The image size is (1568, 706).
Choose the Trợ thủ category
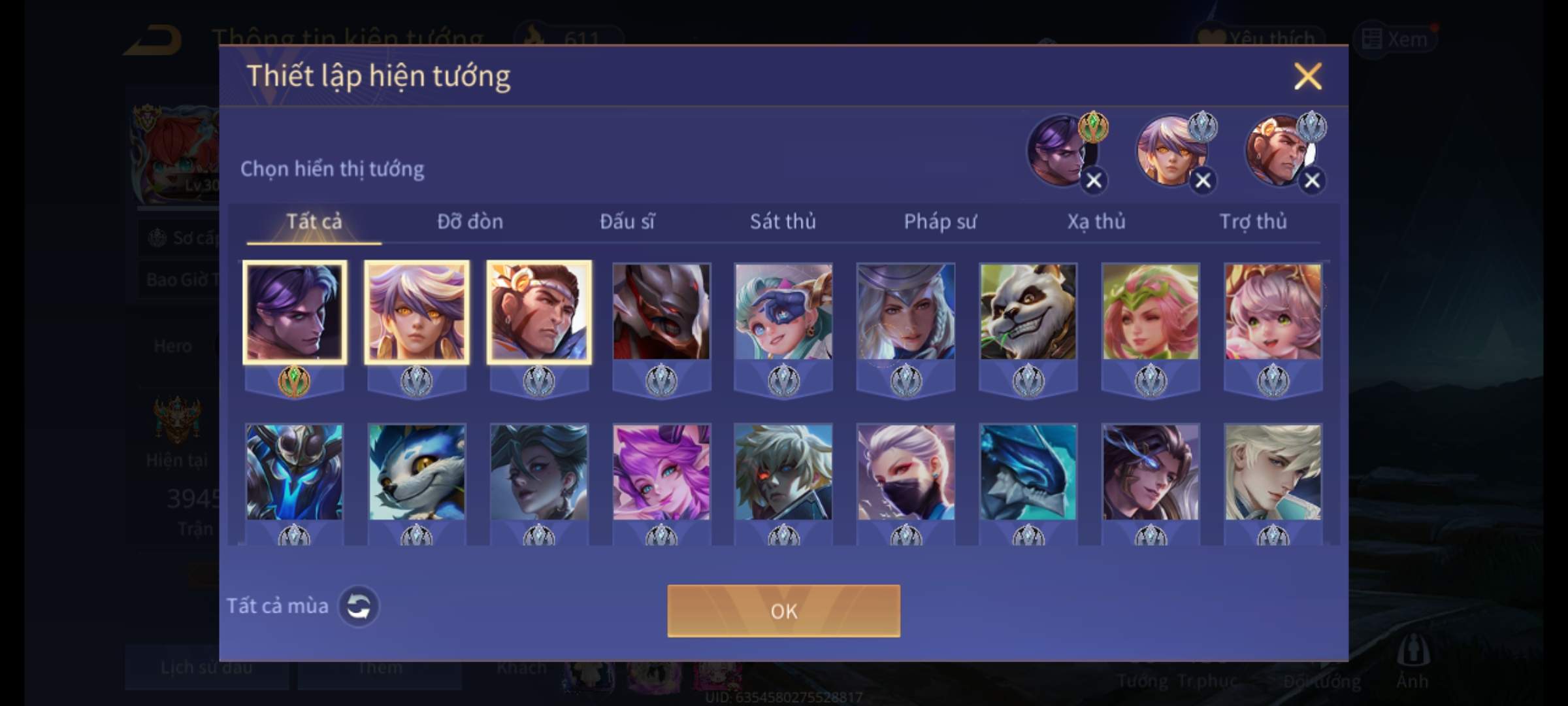[1252, 222]
